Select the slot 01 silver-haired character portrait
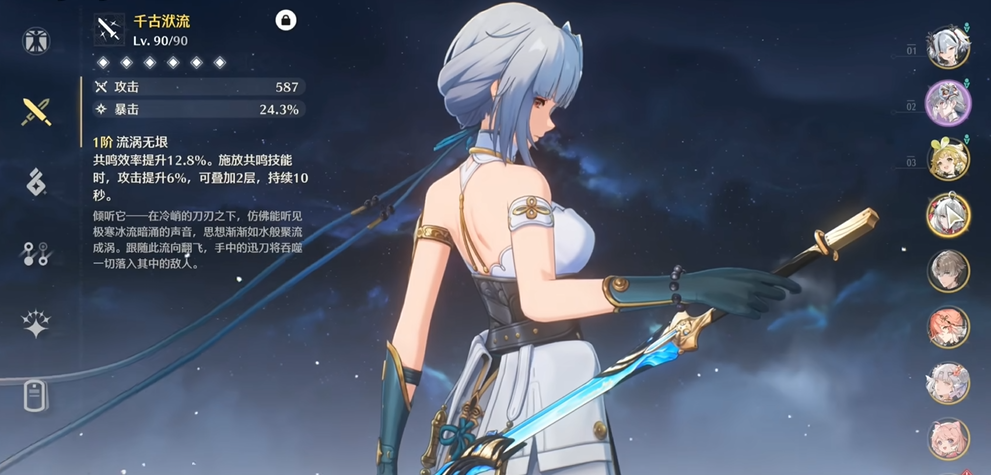991x475 pixels. tap(947, 49)
